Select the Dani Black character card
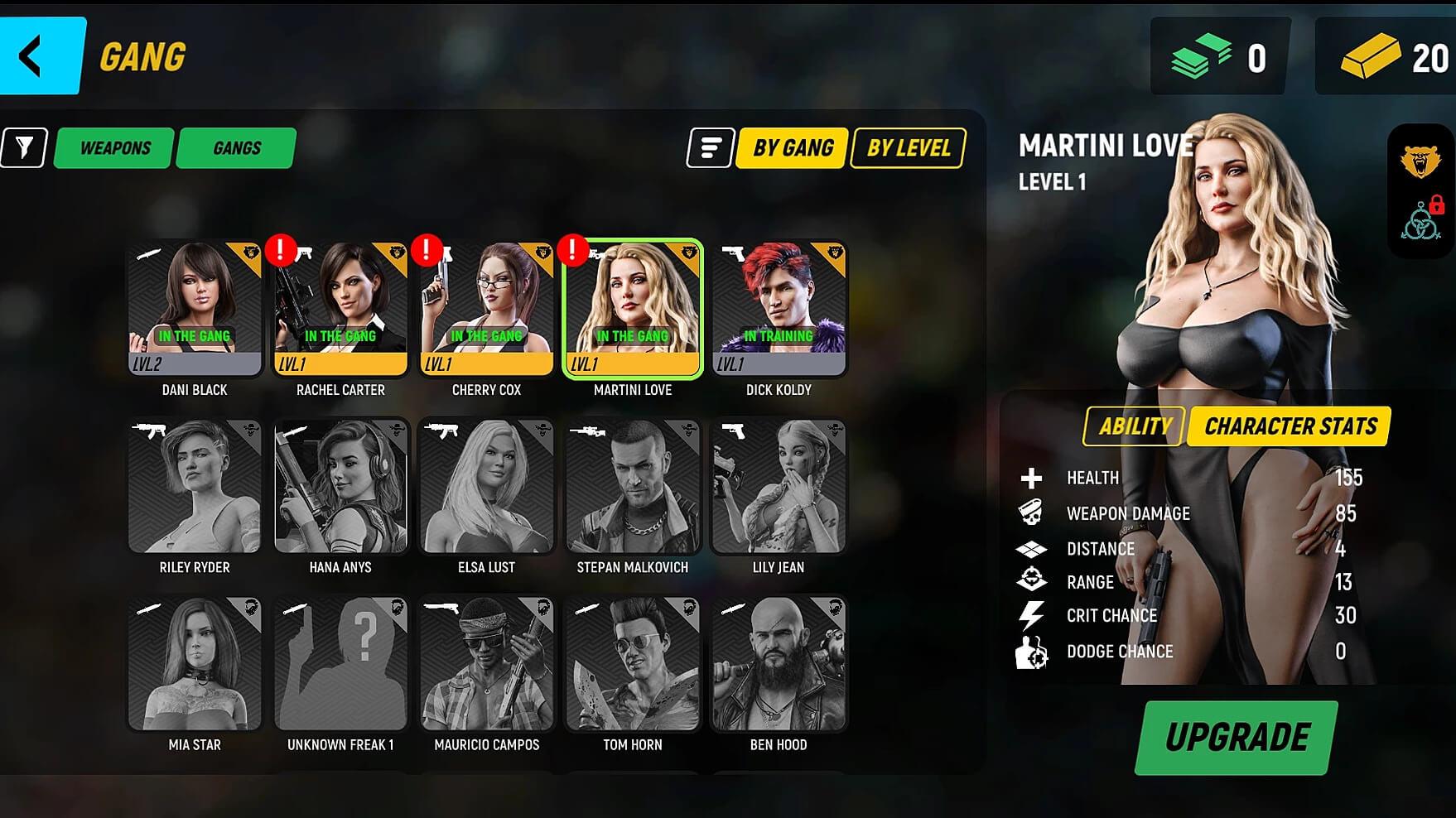Viewport: 1456px width, 818px height. click(195, 309)
